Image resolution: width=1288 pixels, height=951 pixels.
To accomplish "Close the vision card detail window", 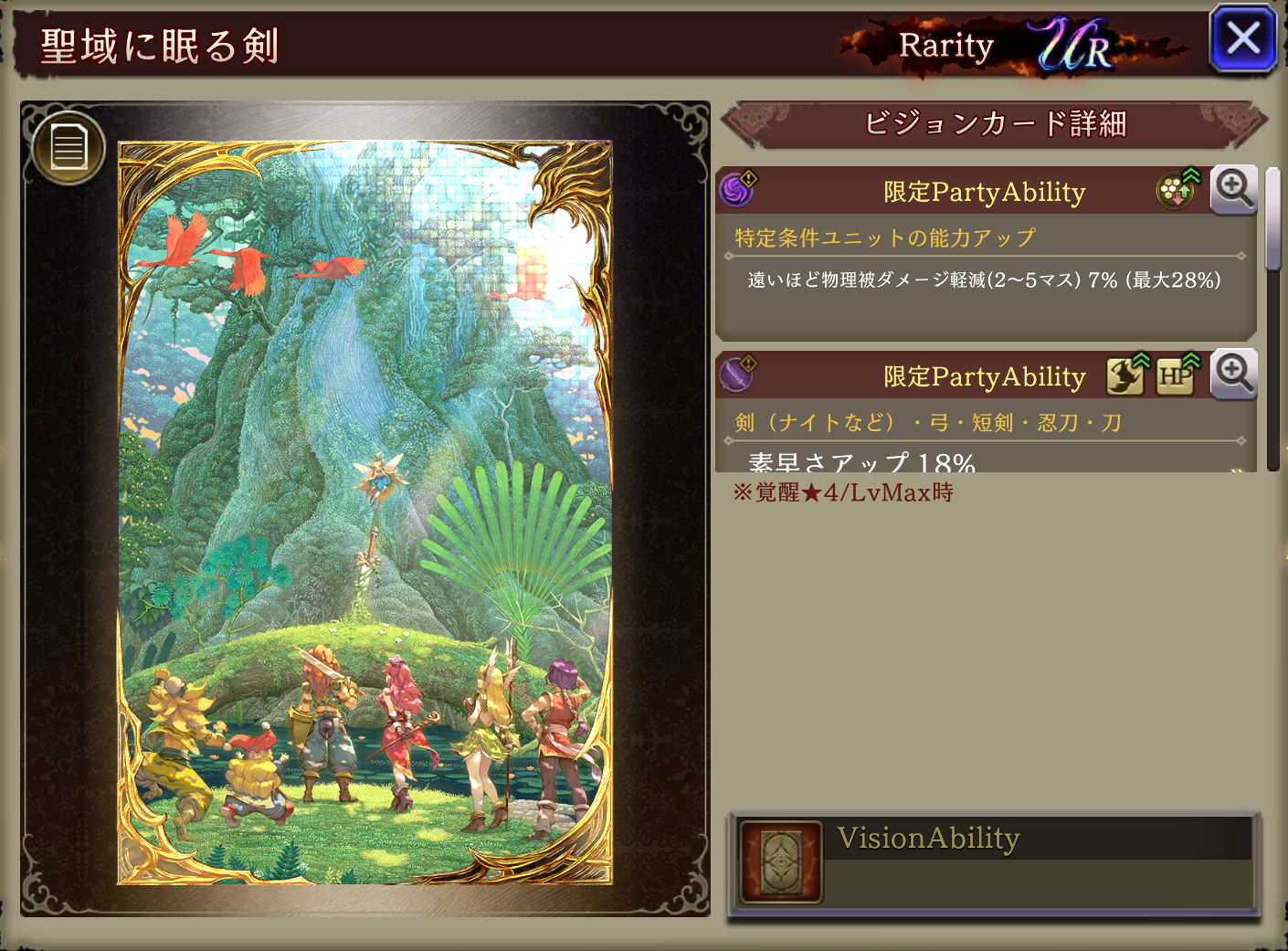I will [1242, 39].
